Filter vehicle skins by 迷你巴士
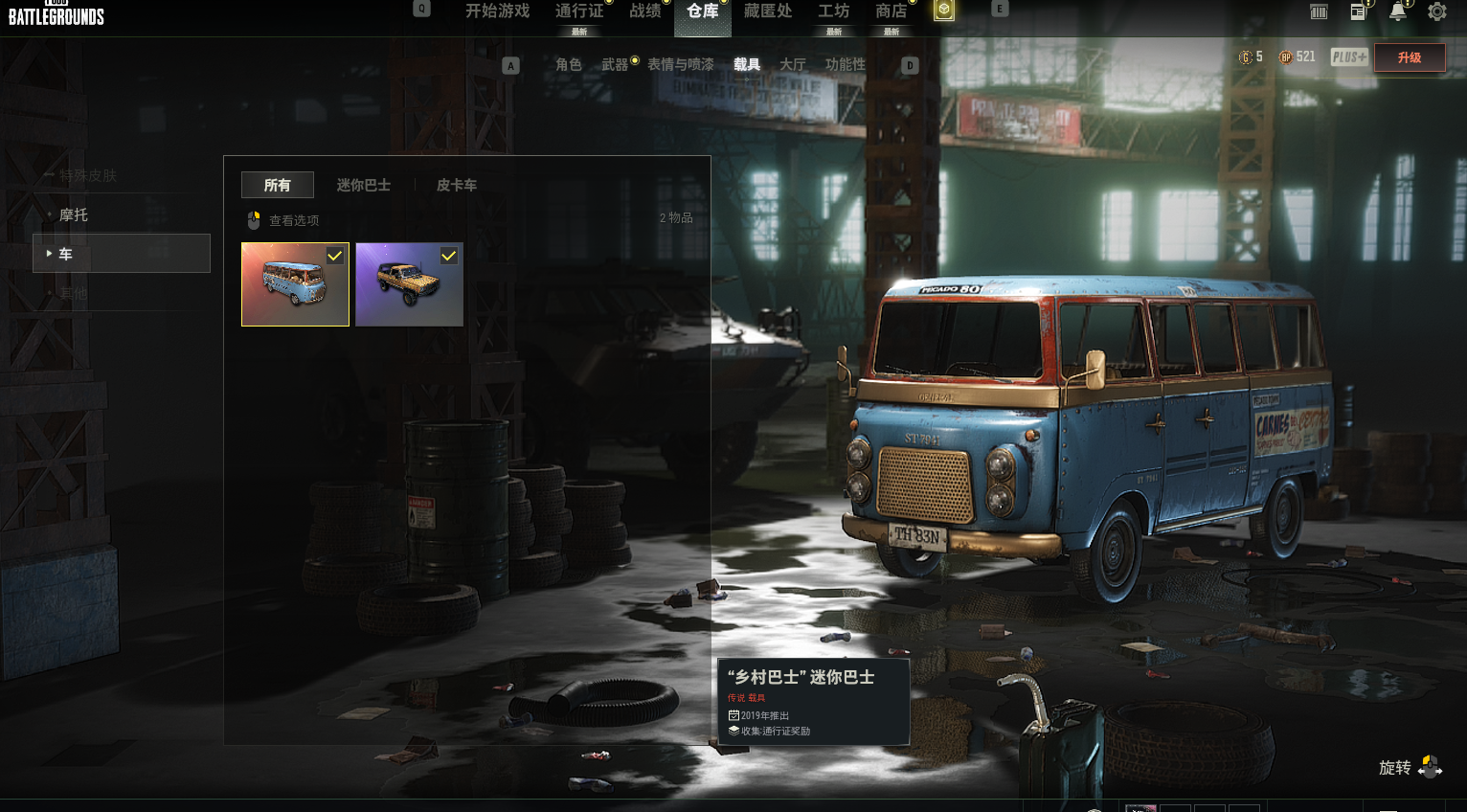This screenshot has width=1467, height=812. click(x=363, y=185)
